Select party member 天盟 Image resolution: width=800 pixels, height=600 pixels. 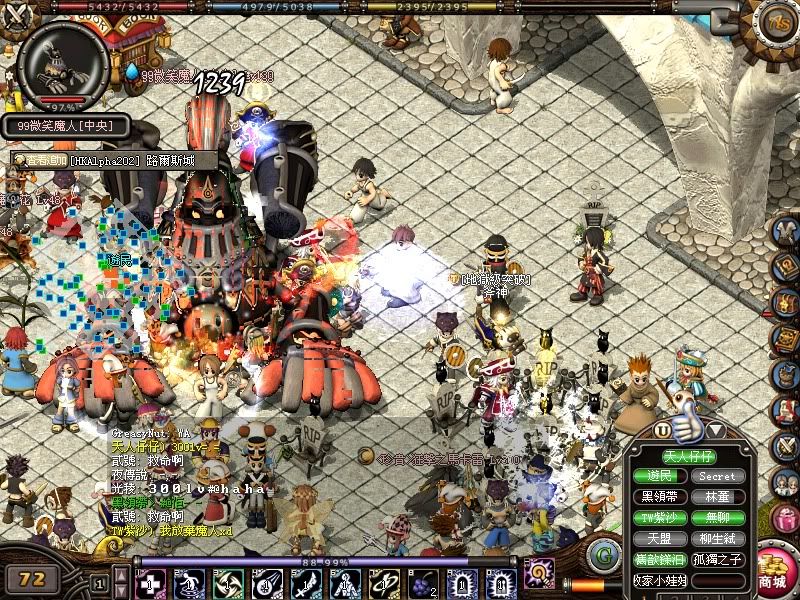[x=660, y=539]
